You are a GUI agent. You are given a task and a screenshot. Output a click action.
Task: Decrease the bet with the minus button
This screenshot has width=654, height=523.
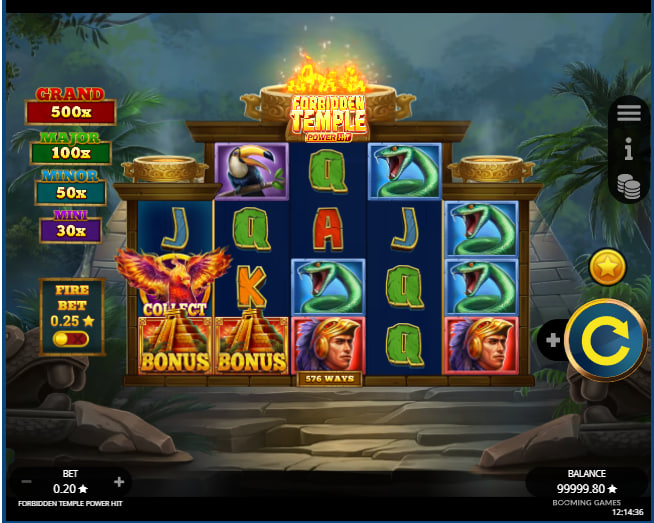pos(26,482)
